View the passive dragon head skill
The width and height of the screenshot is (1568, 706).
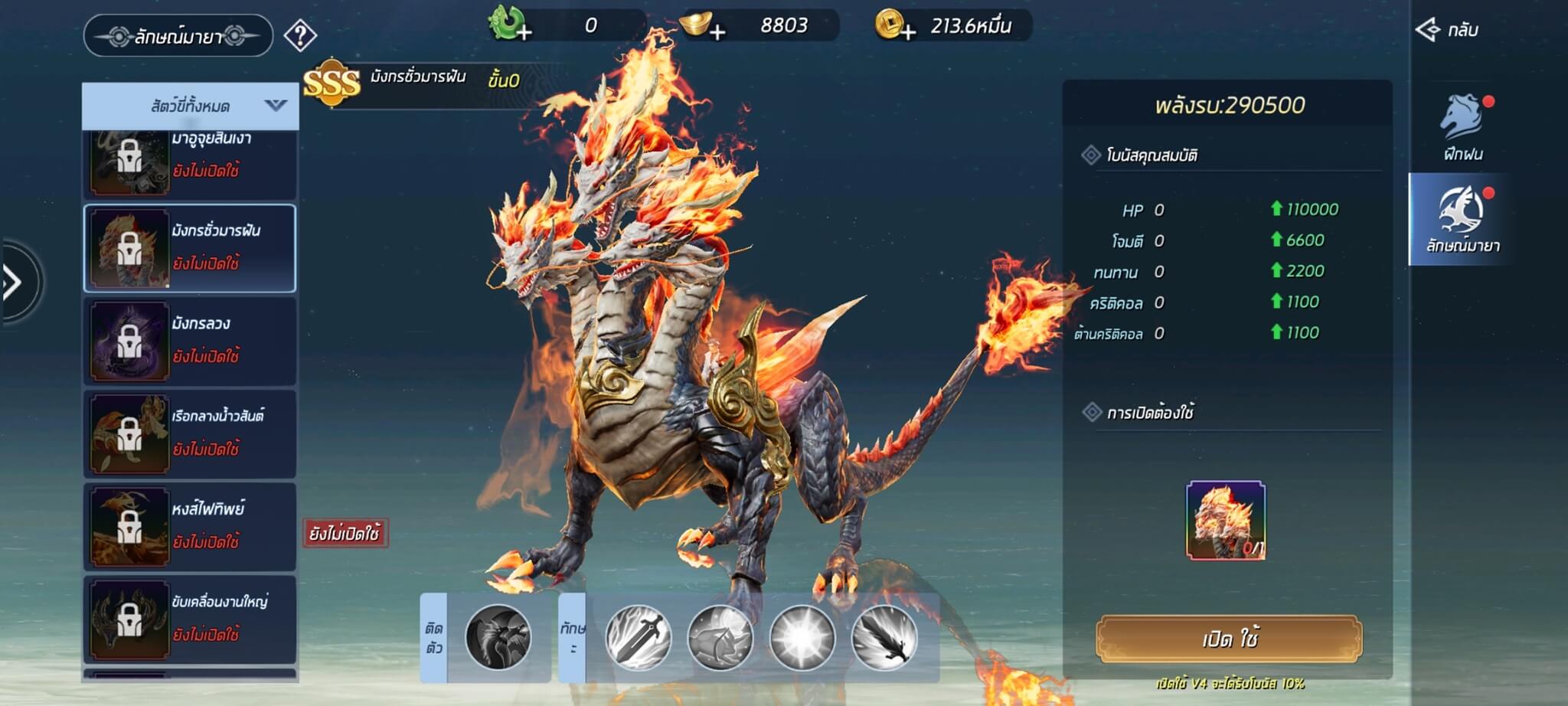click(x=498, y=637)
